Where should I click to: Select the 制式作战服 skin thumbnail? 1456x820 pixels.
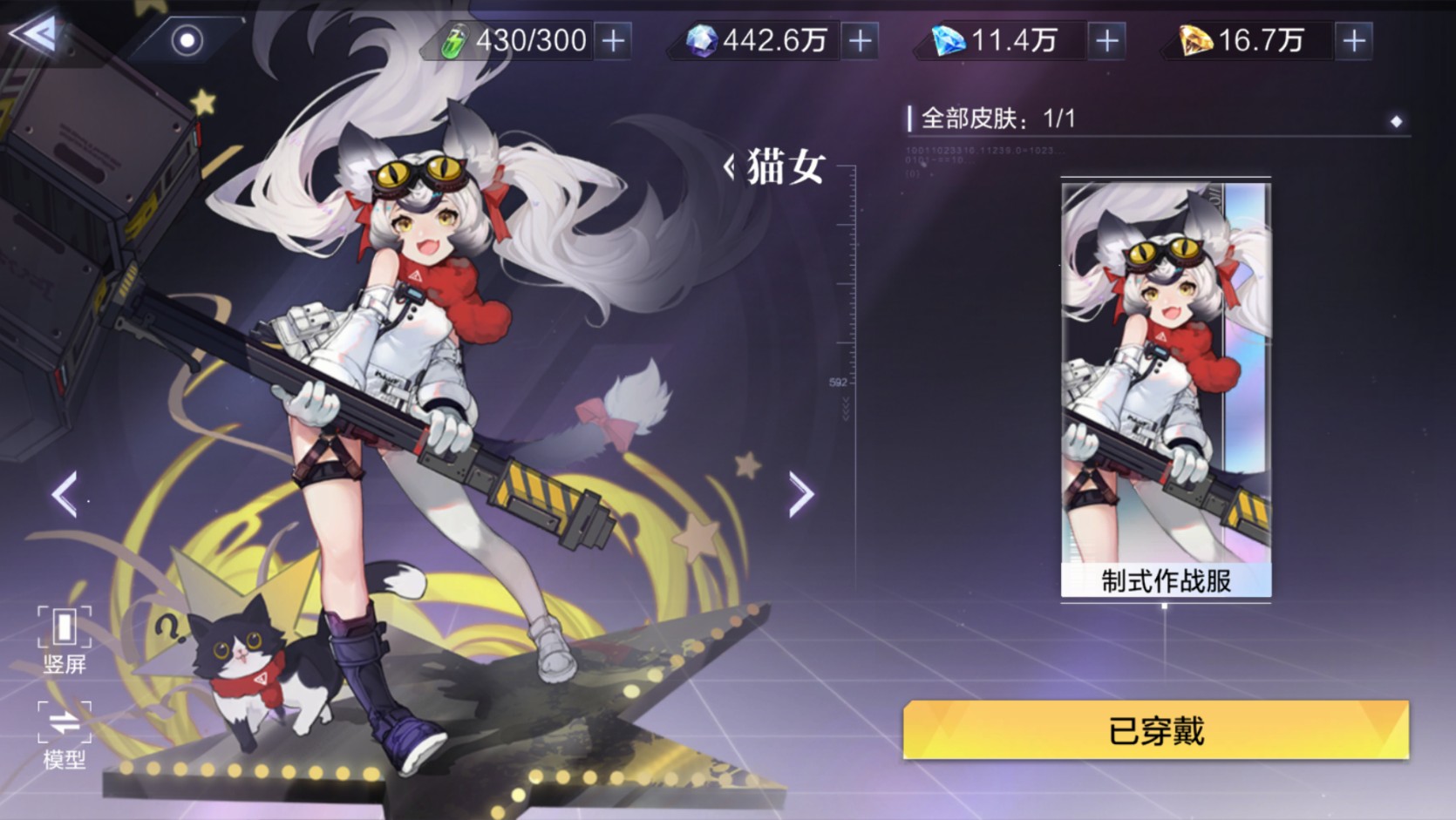pyautogui.click(x=1166, y=390)
